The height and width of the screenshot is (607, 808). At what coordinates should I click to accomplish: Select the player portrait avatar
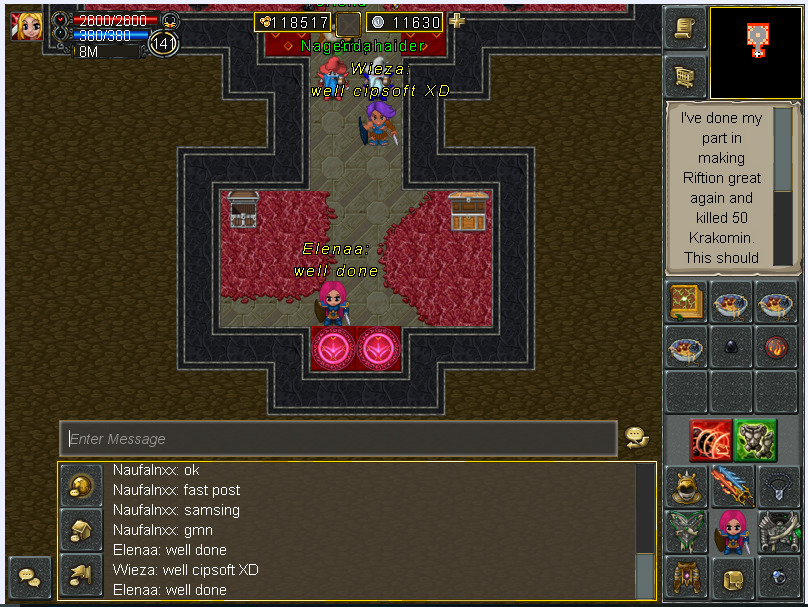(x=27, y=25)
